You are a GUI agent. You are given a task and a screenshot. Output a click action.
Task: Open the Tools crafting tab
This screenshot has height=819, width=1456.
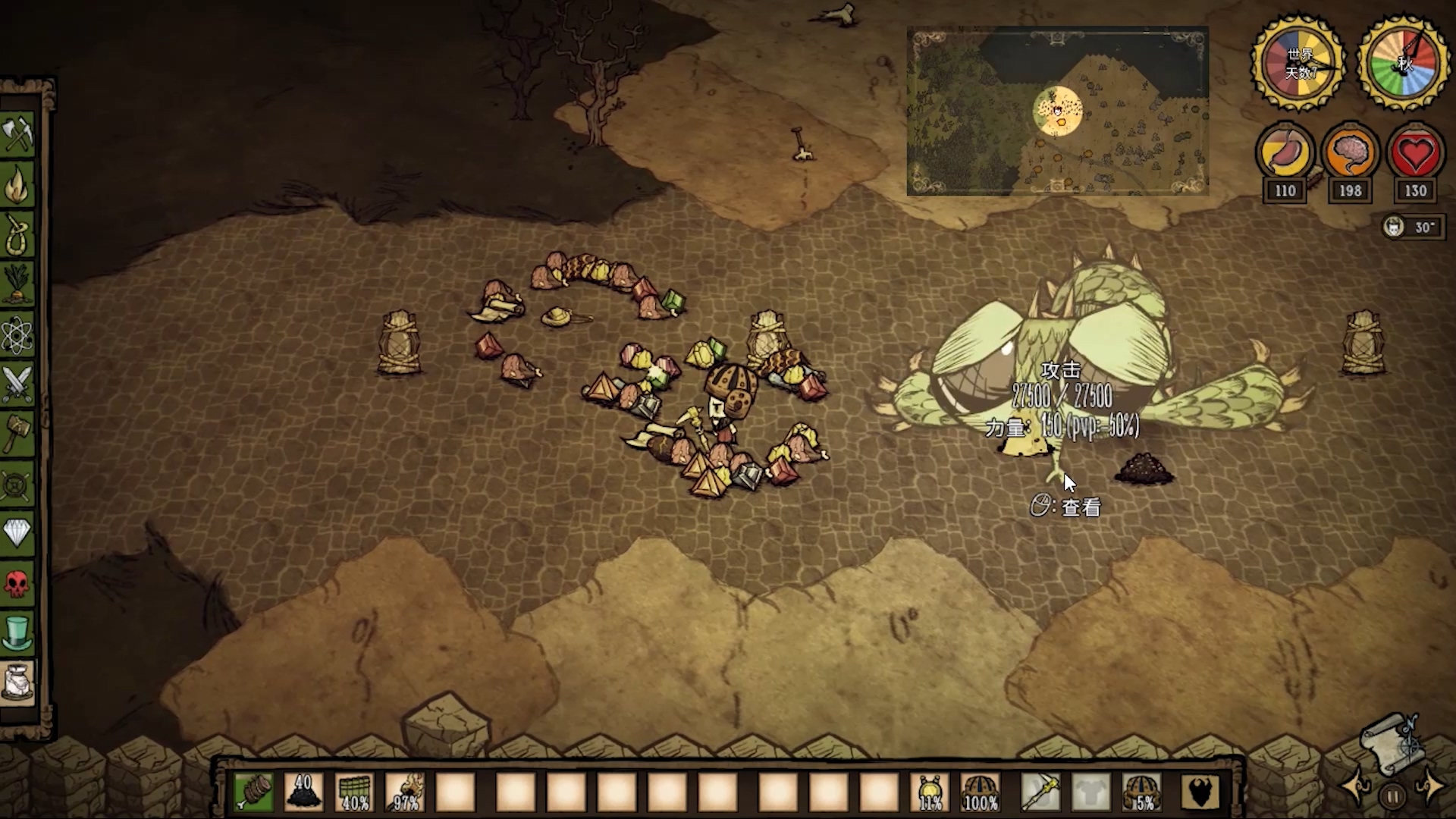(18, 134)
